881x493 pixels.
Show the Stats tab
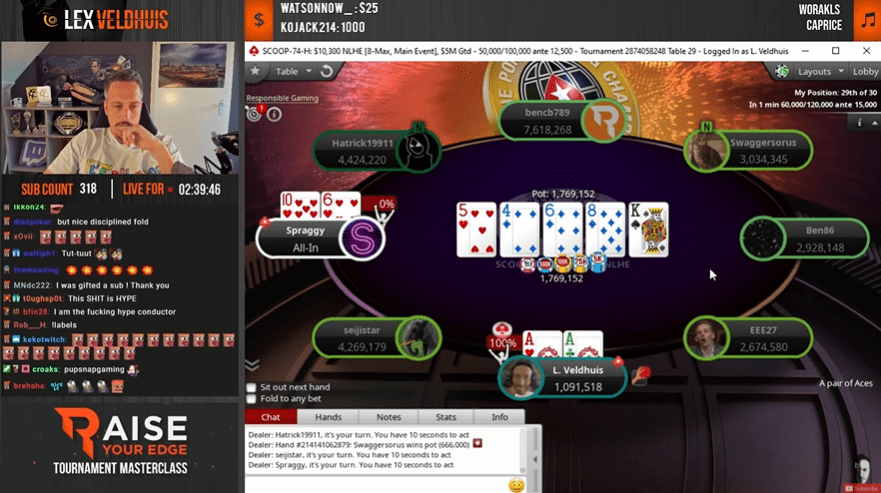point(446,417)
